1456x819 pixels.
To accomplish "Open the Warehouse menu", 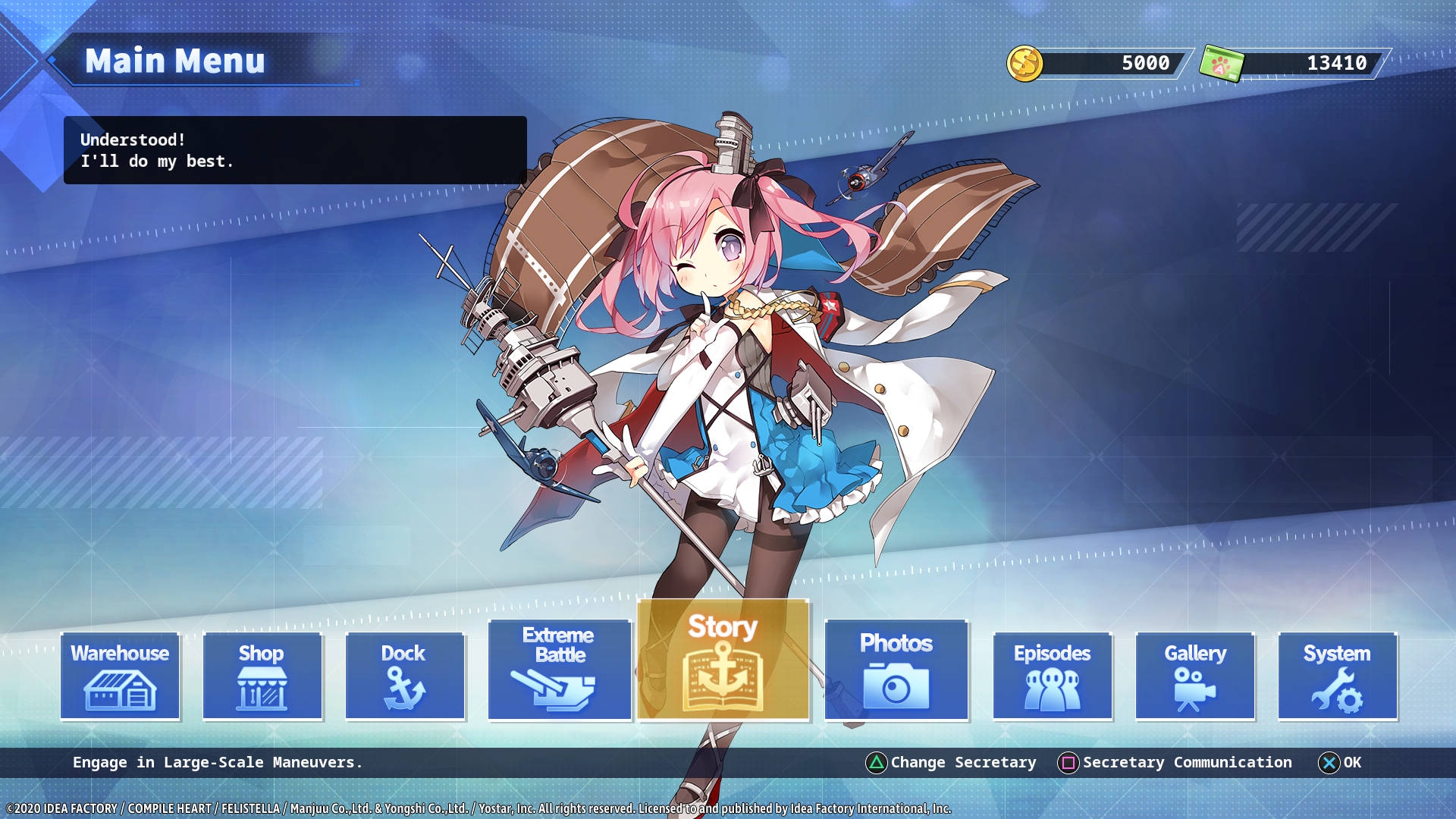I will 120,676.
